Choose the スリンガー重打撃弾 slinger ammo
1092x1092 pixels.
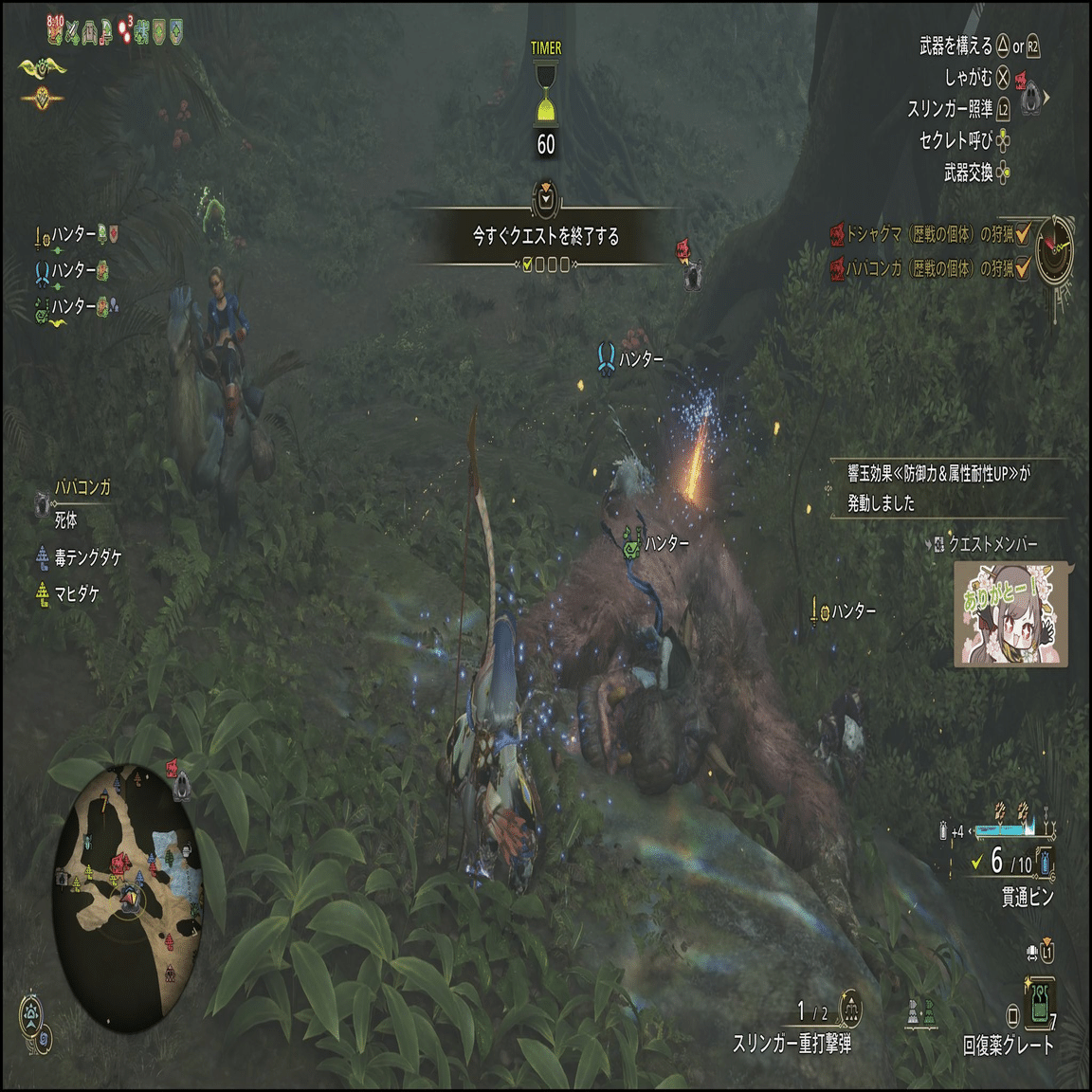(792, 1043)
